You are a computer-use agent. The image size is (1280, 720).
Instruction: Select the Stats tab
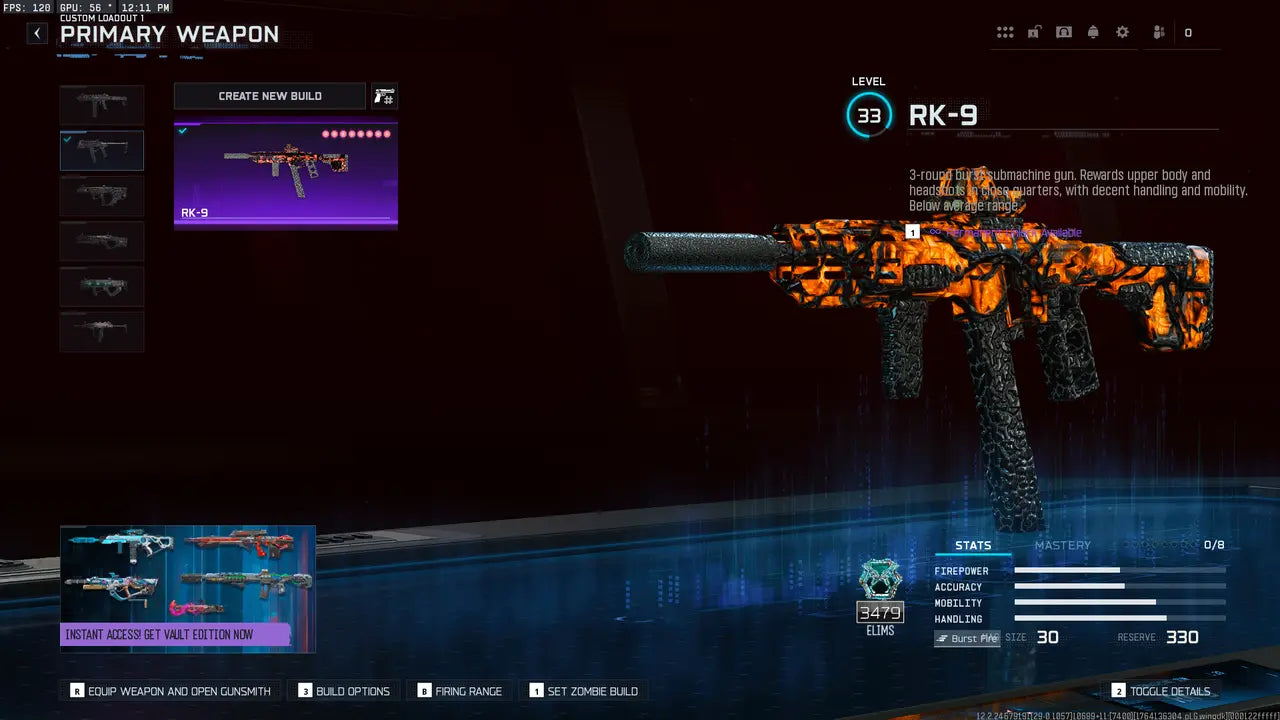pyautogui.click(x=973, y=545)
